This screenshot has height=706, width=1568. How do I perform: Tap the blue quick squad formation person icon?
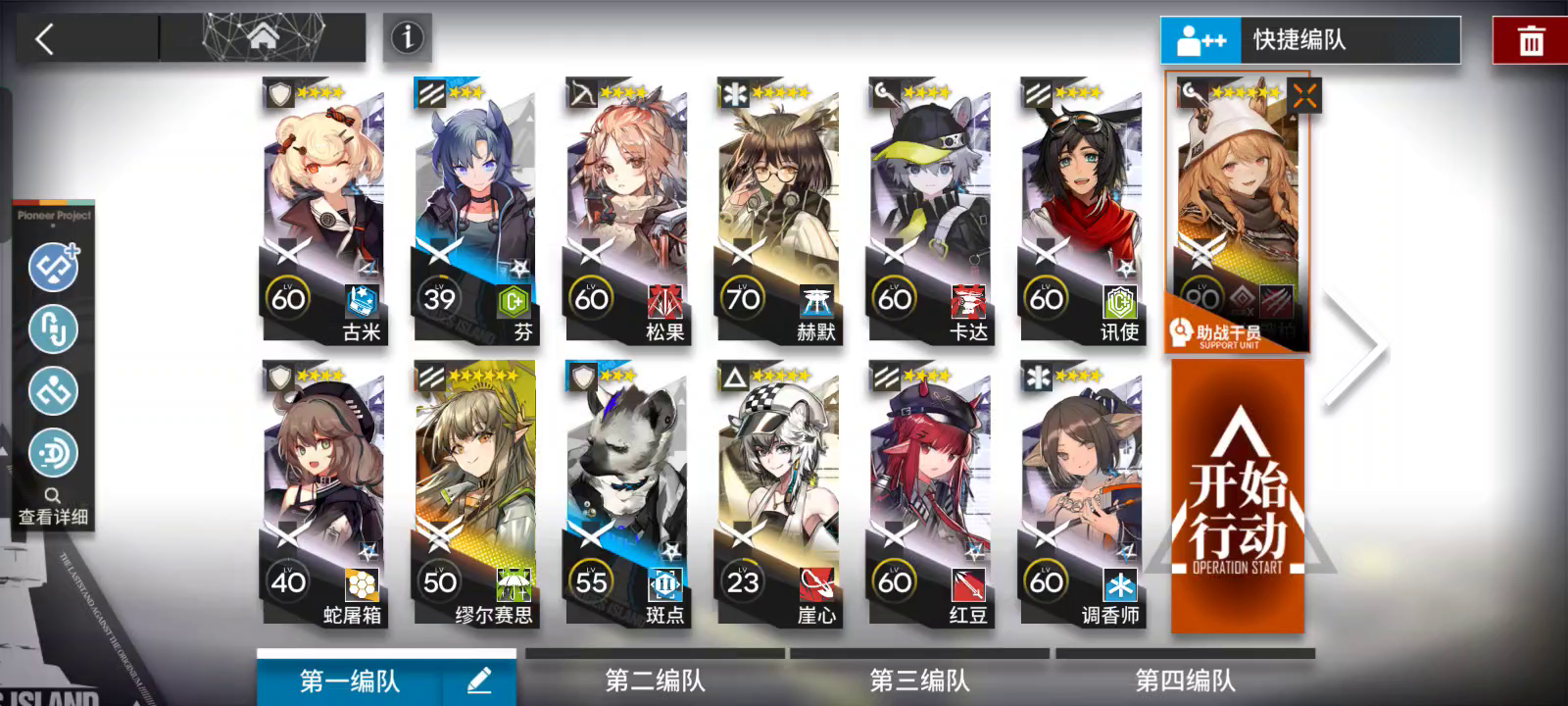pyautogui.click(x=1200, y=41)
